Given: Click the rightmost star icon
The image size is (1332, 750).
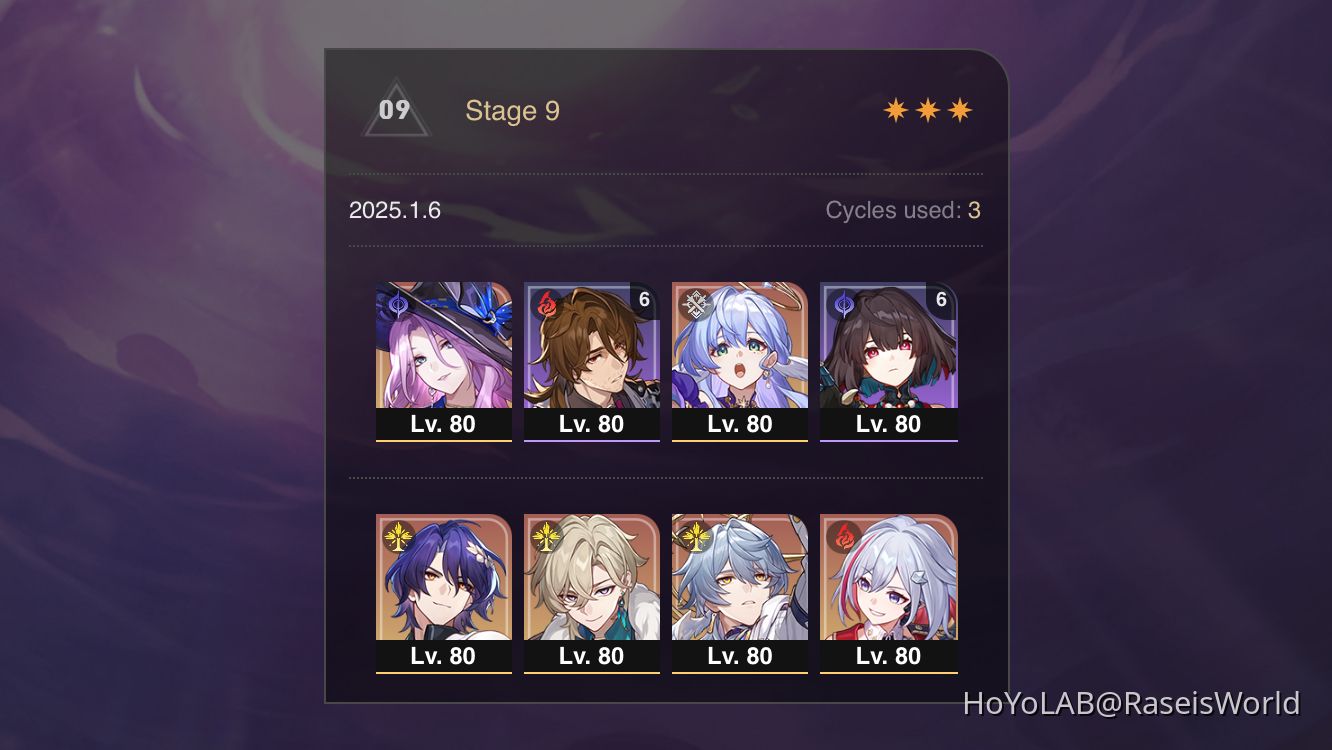Looking at the screenshot, I should coord(958,108).
